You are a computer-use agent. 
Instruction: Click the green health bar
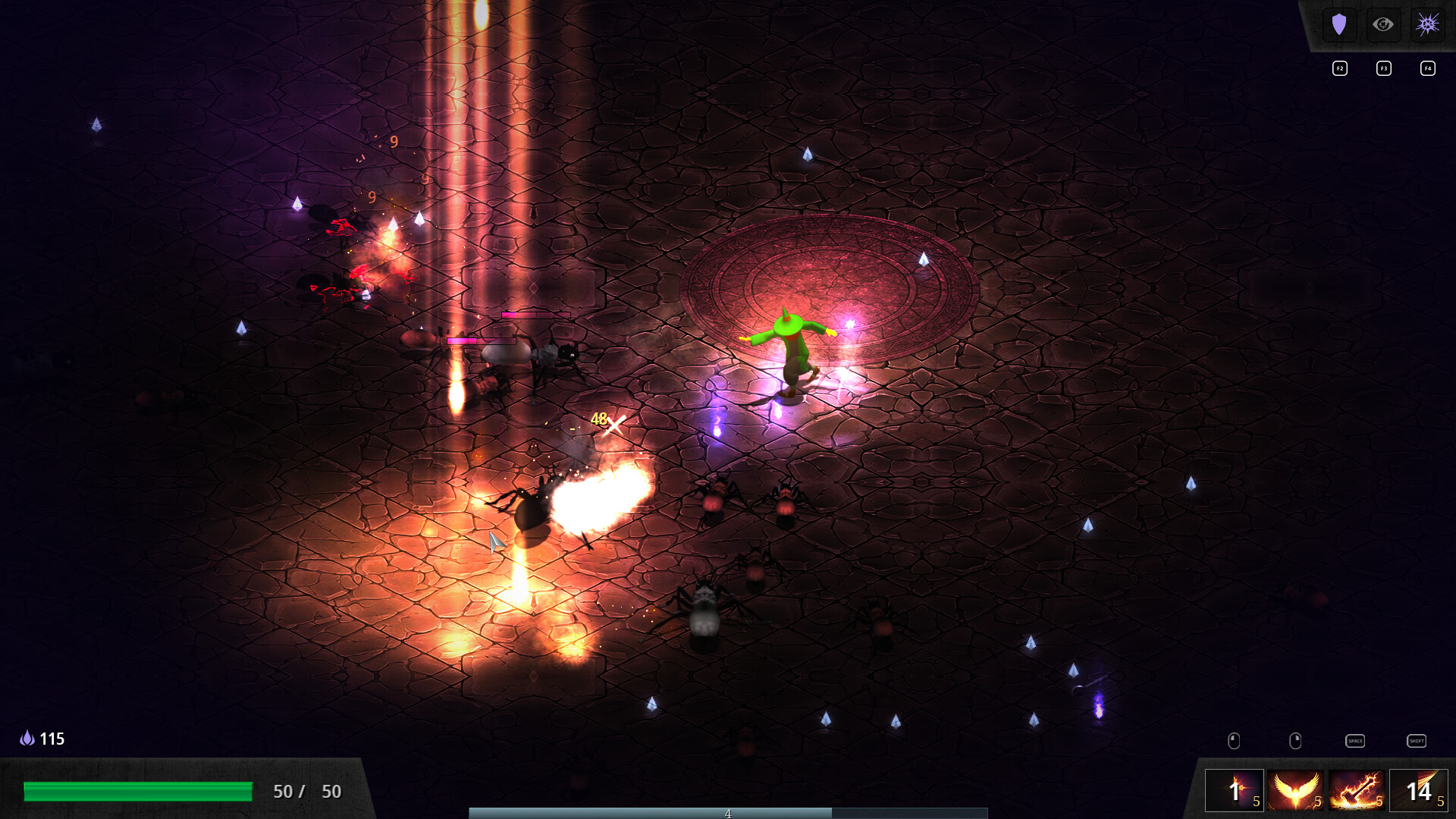pyautogui.click(x=139, y=791)
